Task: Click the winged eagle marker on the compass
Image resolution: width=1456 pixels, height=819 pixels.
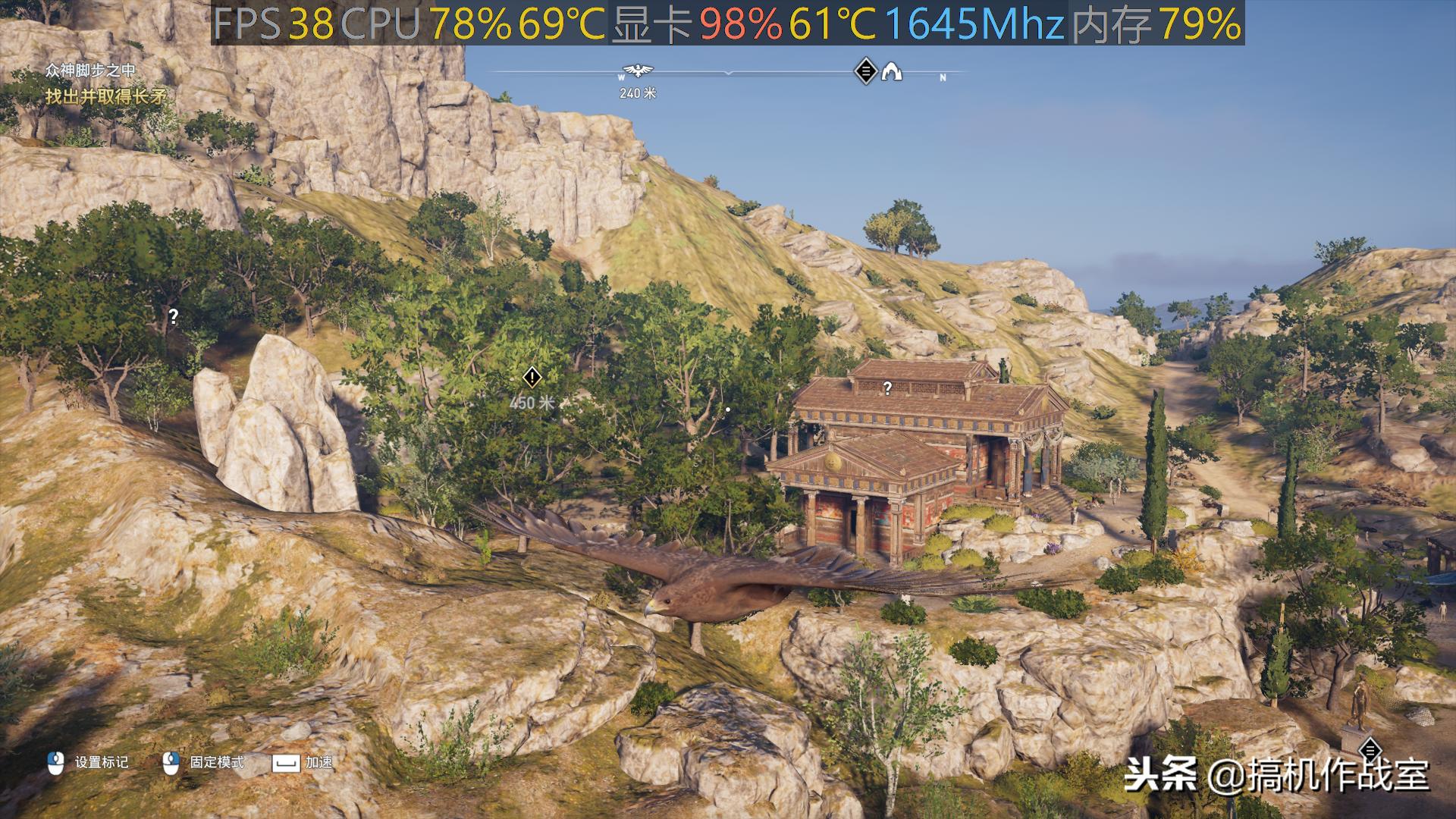Action: tap(639, 71)
